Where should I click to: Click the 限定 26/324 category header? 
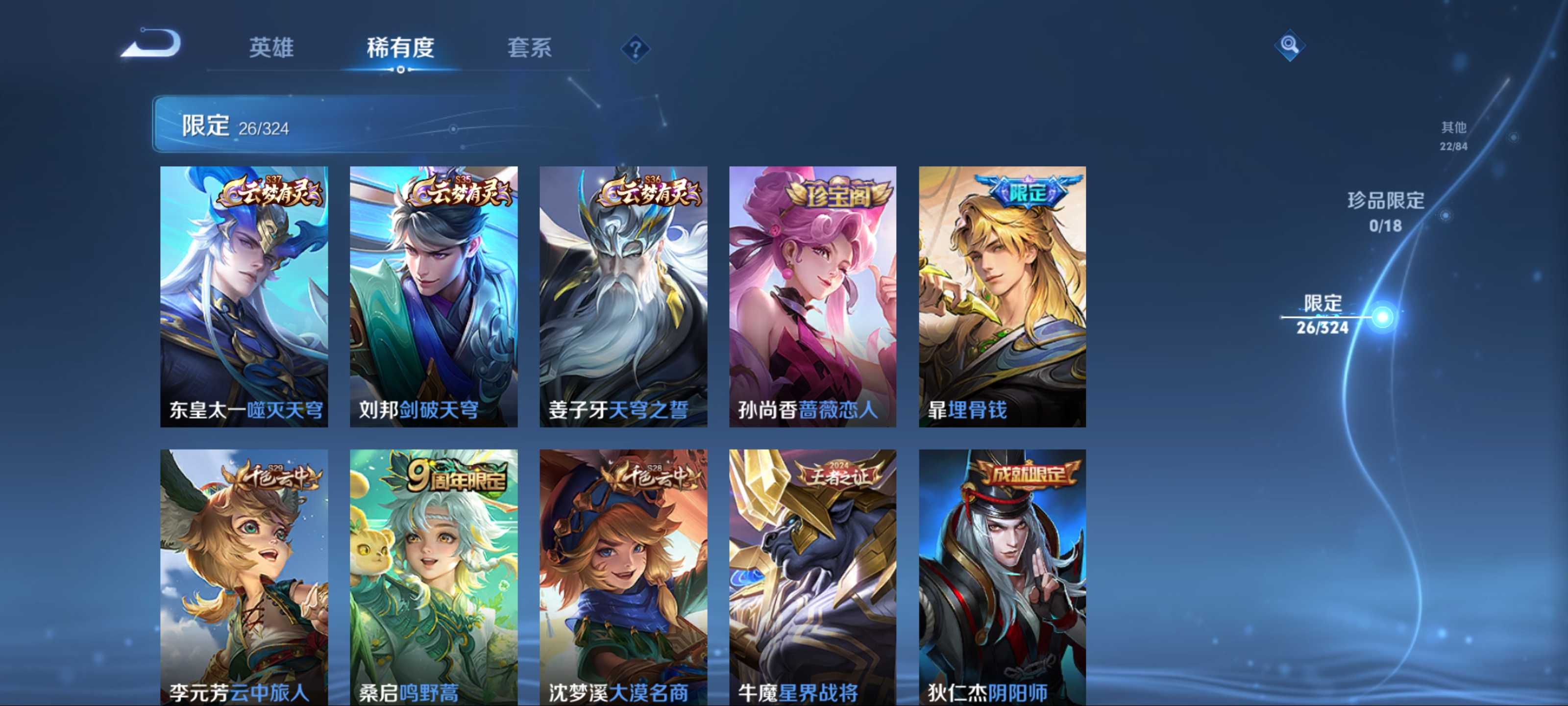pos(236,126)
